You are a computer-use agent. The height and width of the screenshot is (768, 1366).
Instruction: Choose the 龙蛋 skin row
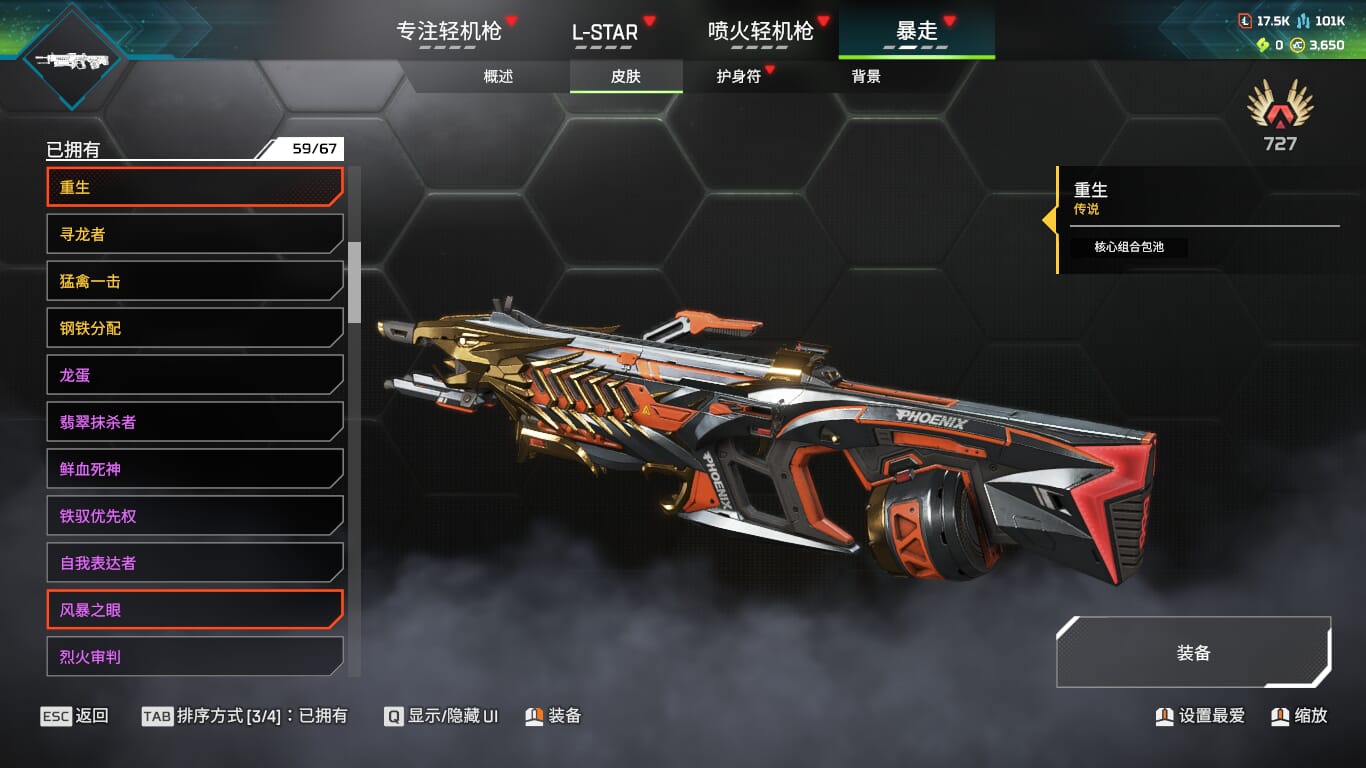pos(195,375)
